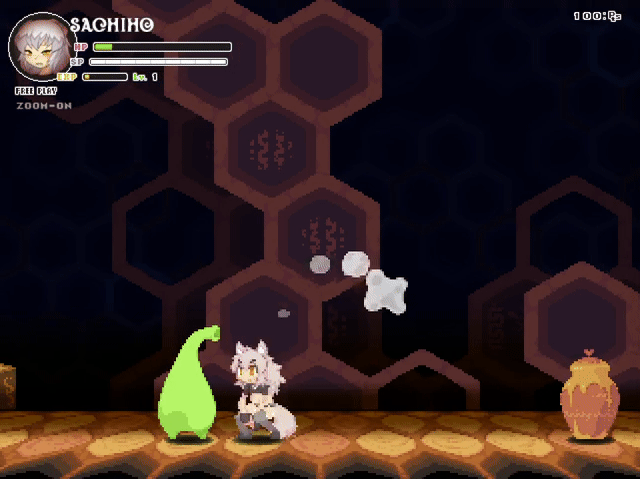Click Sachiho's character portrait
Screen dimensions: 640x479
[x=42, y=47]
